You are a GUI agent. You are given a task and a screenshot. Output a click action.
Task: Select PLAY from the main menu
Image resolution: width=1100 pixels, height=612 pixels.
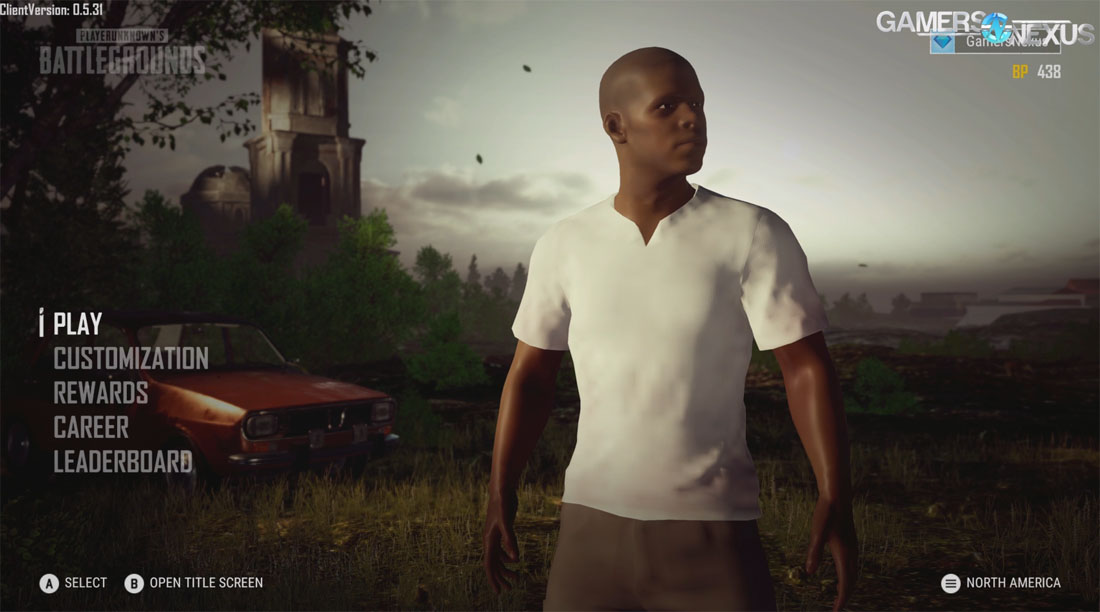(77, 324)
